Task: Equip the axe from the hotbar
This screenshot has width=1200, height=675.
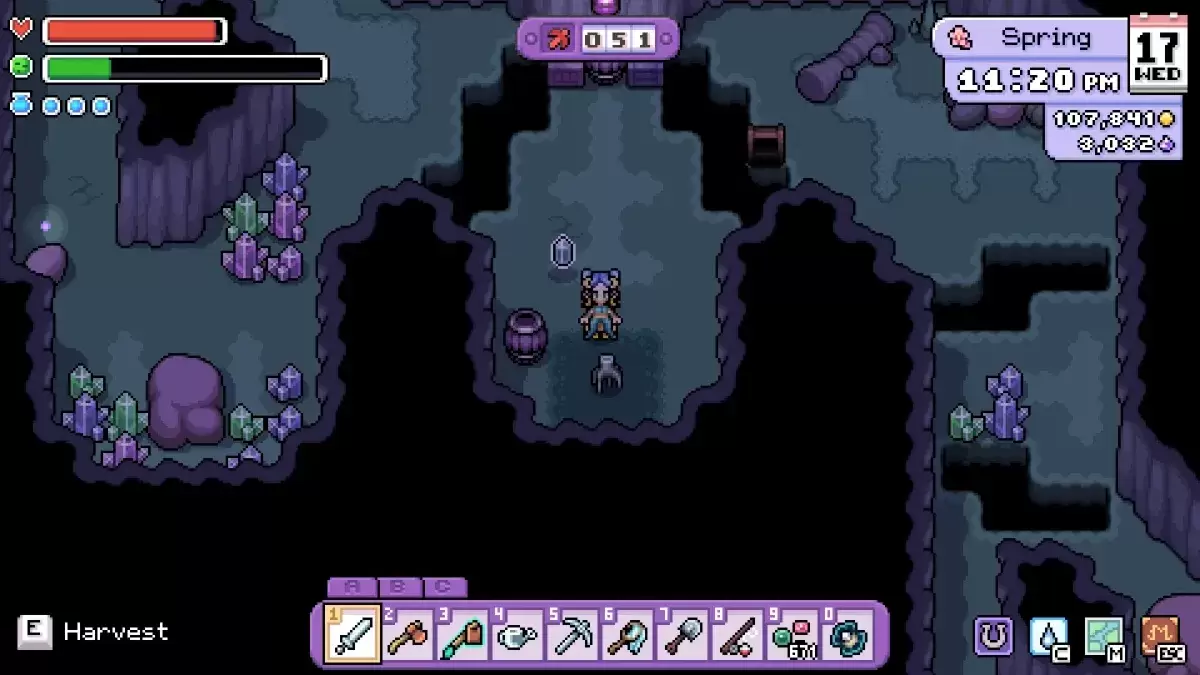Action: point(408,634)
